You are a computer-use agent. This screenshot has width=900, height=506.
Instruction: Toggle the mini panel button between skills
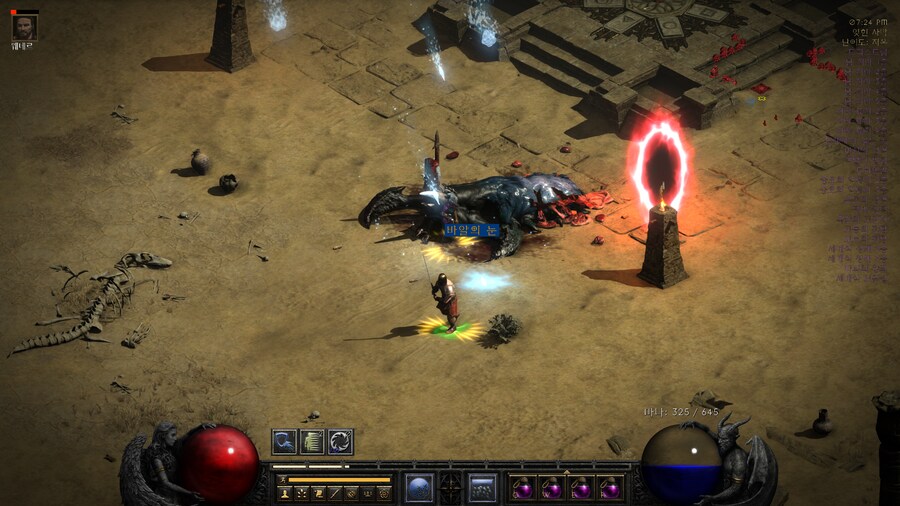point(451,488)
